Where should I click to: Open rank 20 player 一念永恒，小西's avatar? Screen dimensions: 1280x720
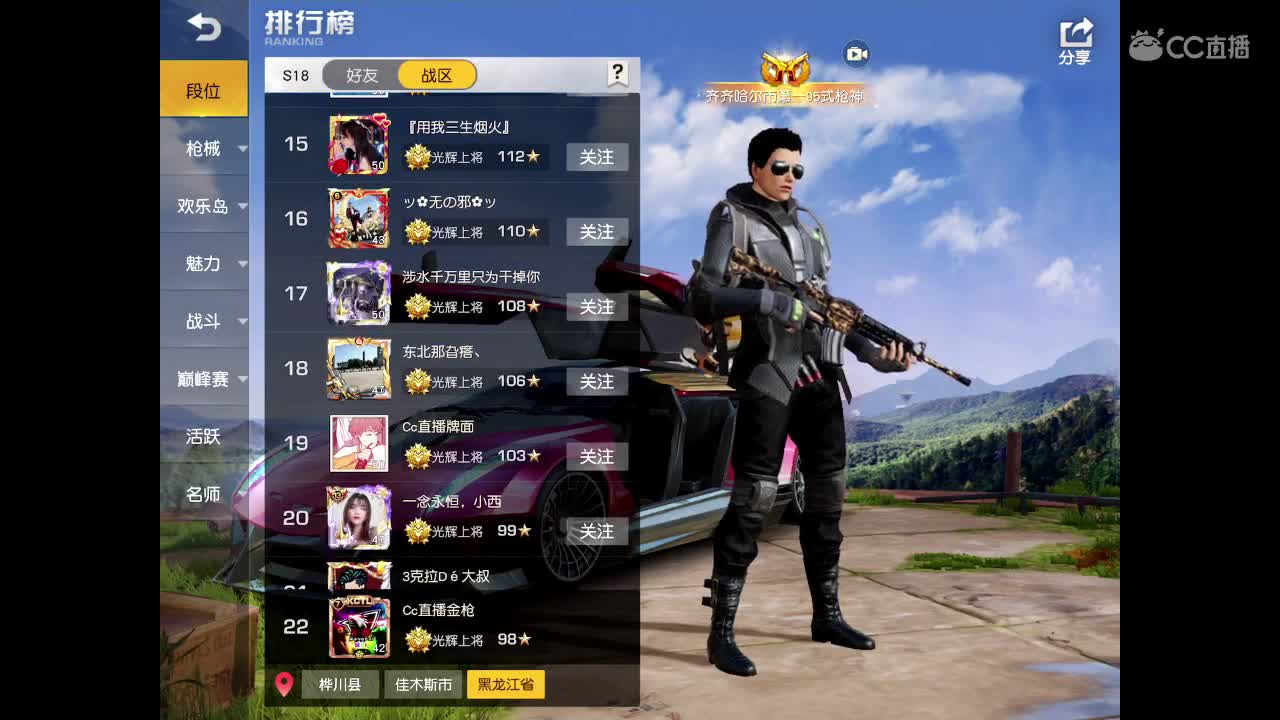(357, 517)
